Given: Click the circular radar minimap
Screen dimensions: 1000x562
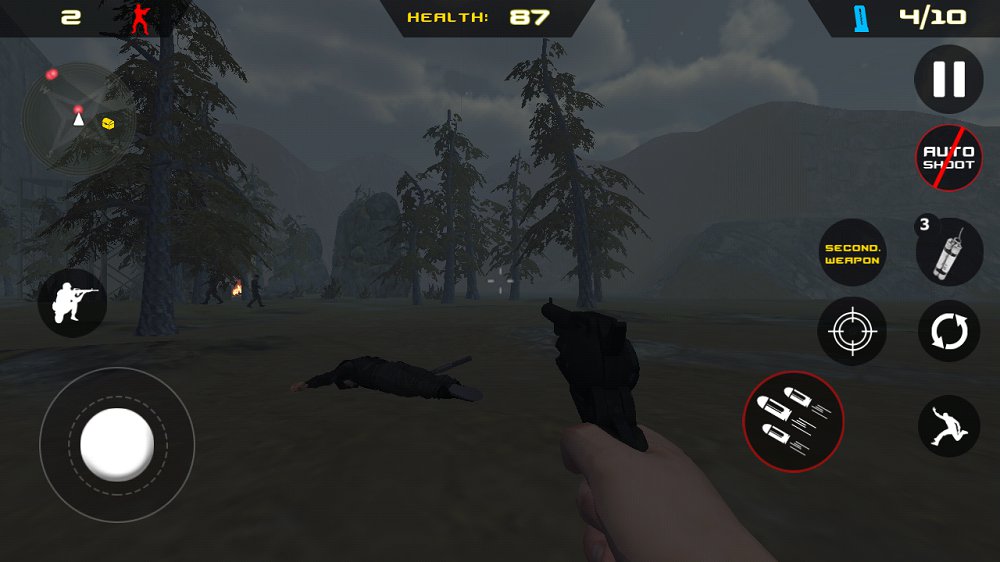Looking at the screenshot, I should (77, 120).
